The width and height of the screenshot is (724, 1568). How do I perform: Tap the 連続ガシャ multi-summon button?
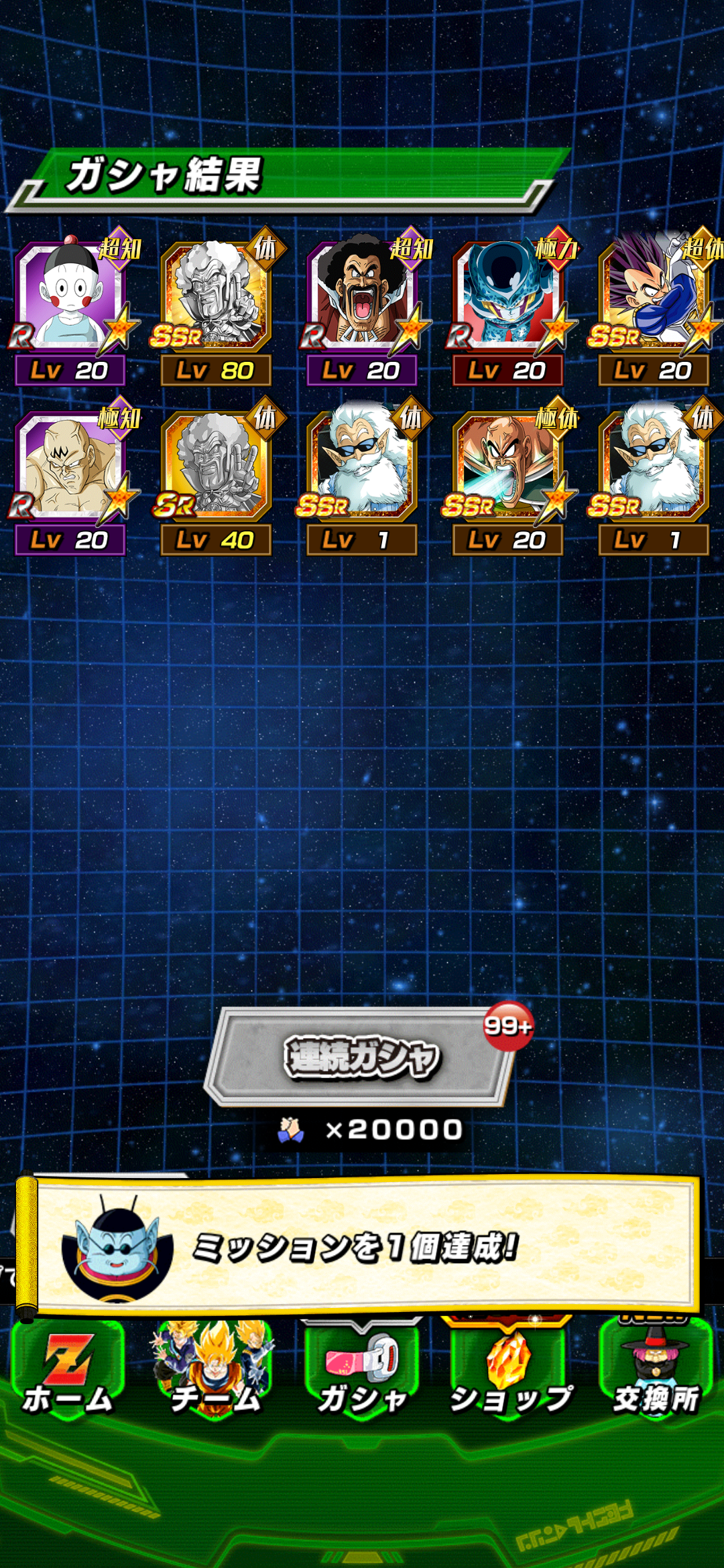(362, 1057)
